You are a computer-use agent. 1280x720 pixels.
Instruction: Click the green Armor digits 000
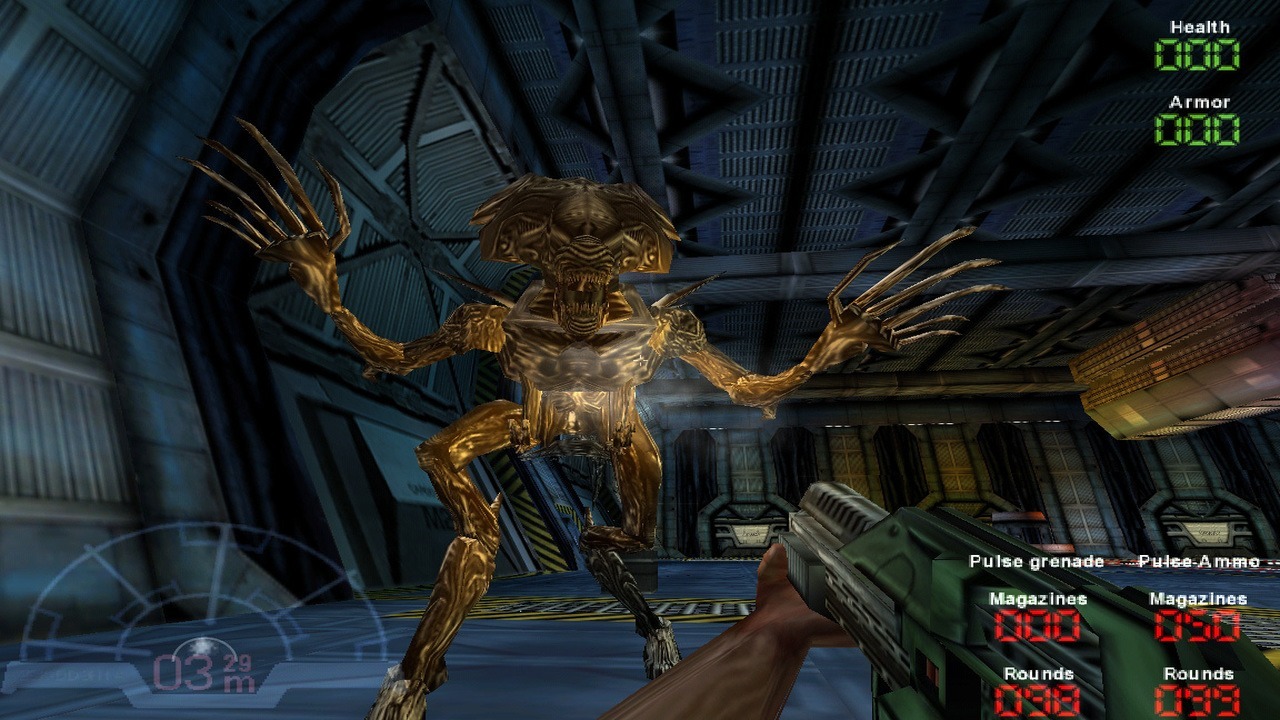1197,128
